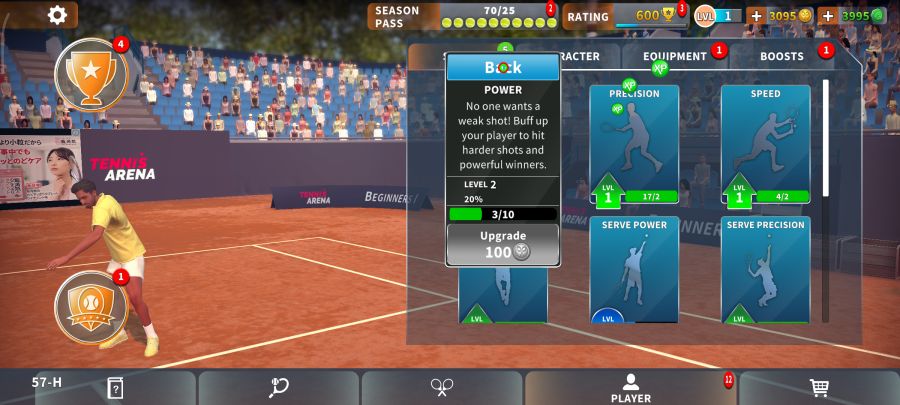Open the crossed rackets match menu

coord(442,388)
